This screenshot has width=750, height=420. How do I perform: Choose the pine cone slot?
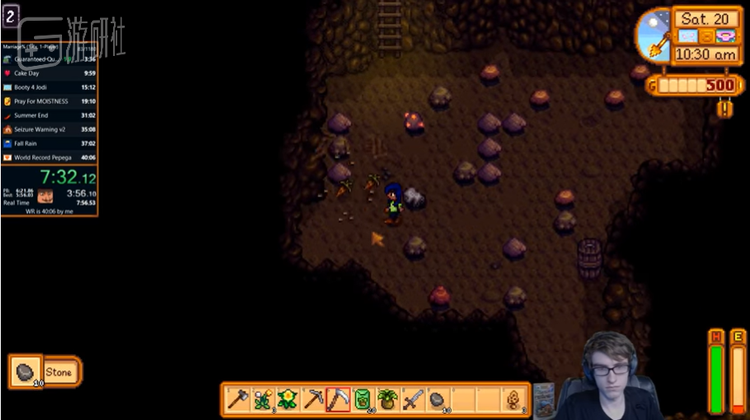tap(514, 399)
